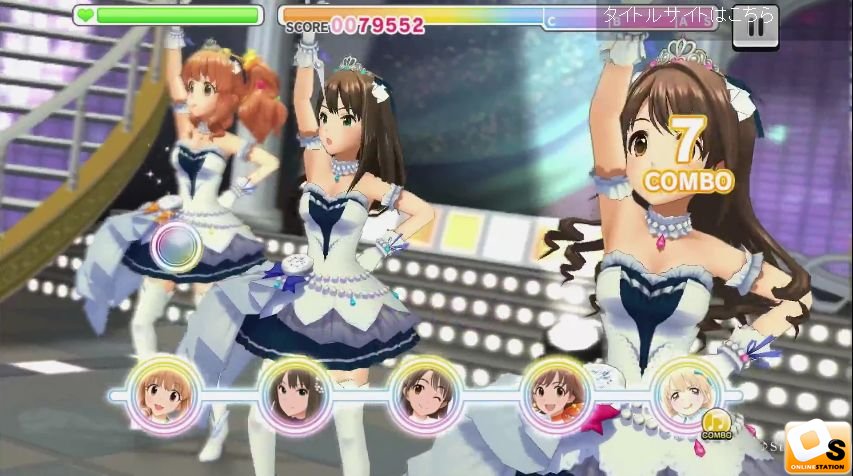
Task: Open the タイトルサイトはこちら link
Action: [687, 15]
